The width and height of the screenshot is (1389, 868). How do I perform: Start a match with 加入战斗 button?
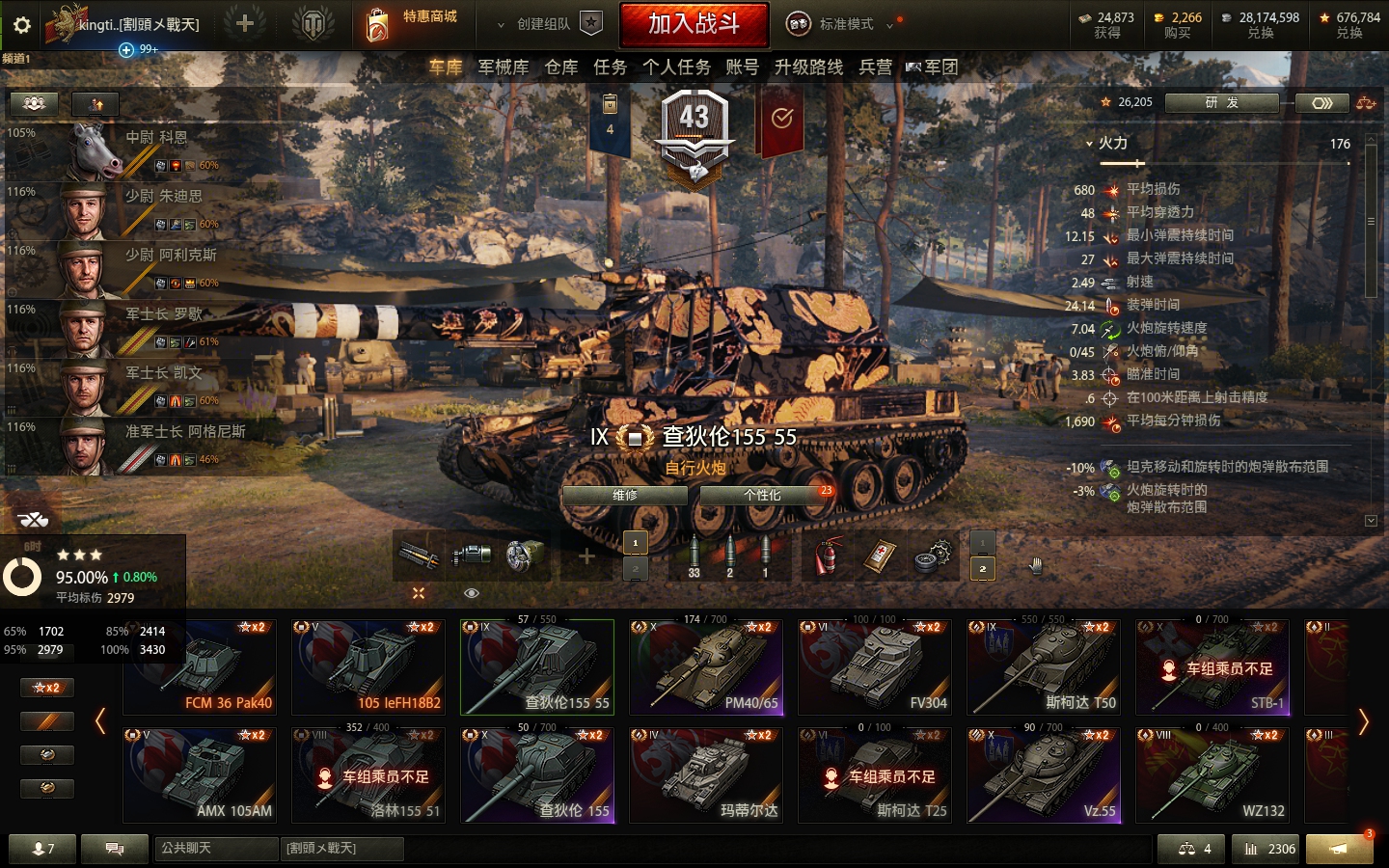[x=694, y=24]
